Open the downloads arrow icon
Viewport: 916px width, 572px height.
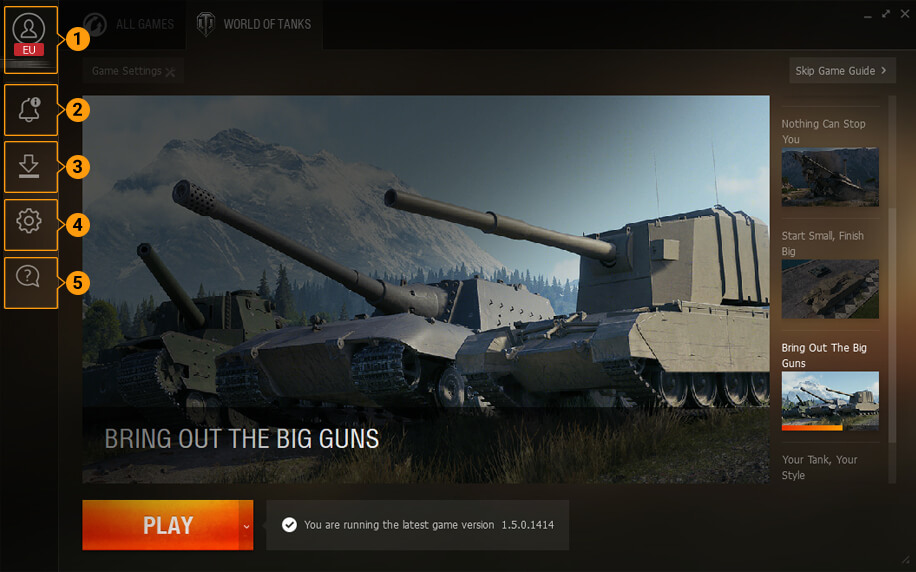[x=29, y=166]
